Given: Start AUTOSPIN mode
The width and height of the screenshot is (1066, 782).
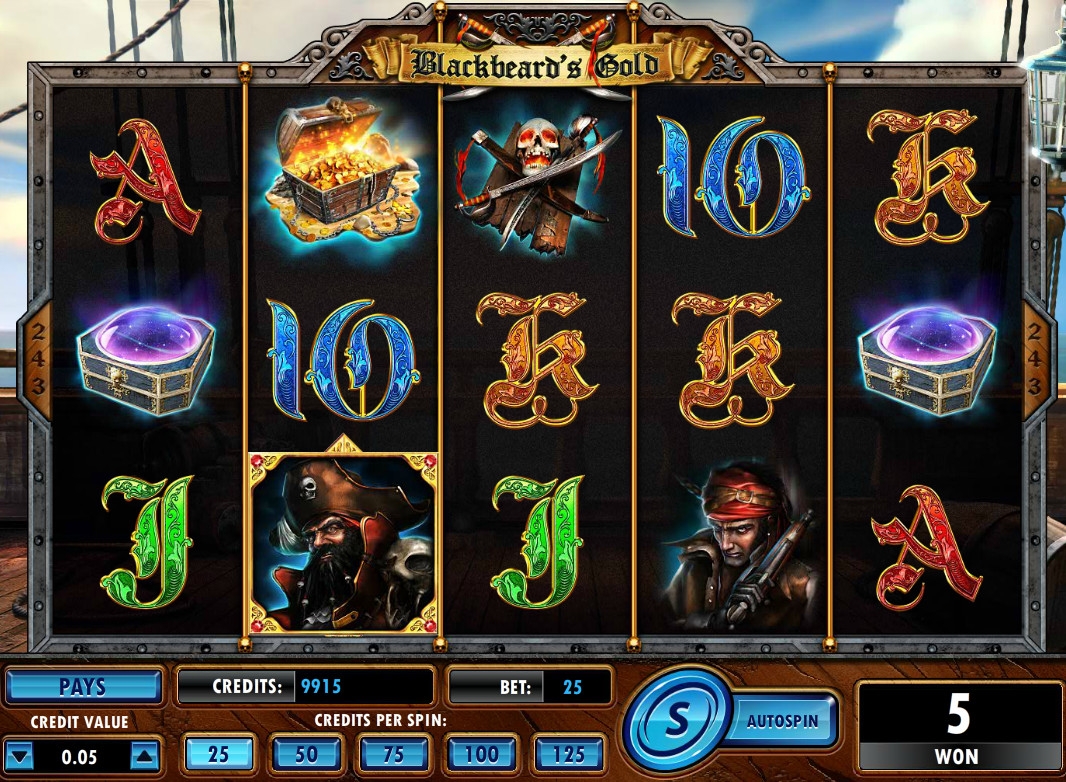Looking at the screenshot, I should (x=783, y=720).
